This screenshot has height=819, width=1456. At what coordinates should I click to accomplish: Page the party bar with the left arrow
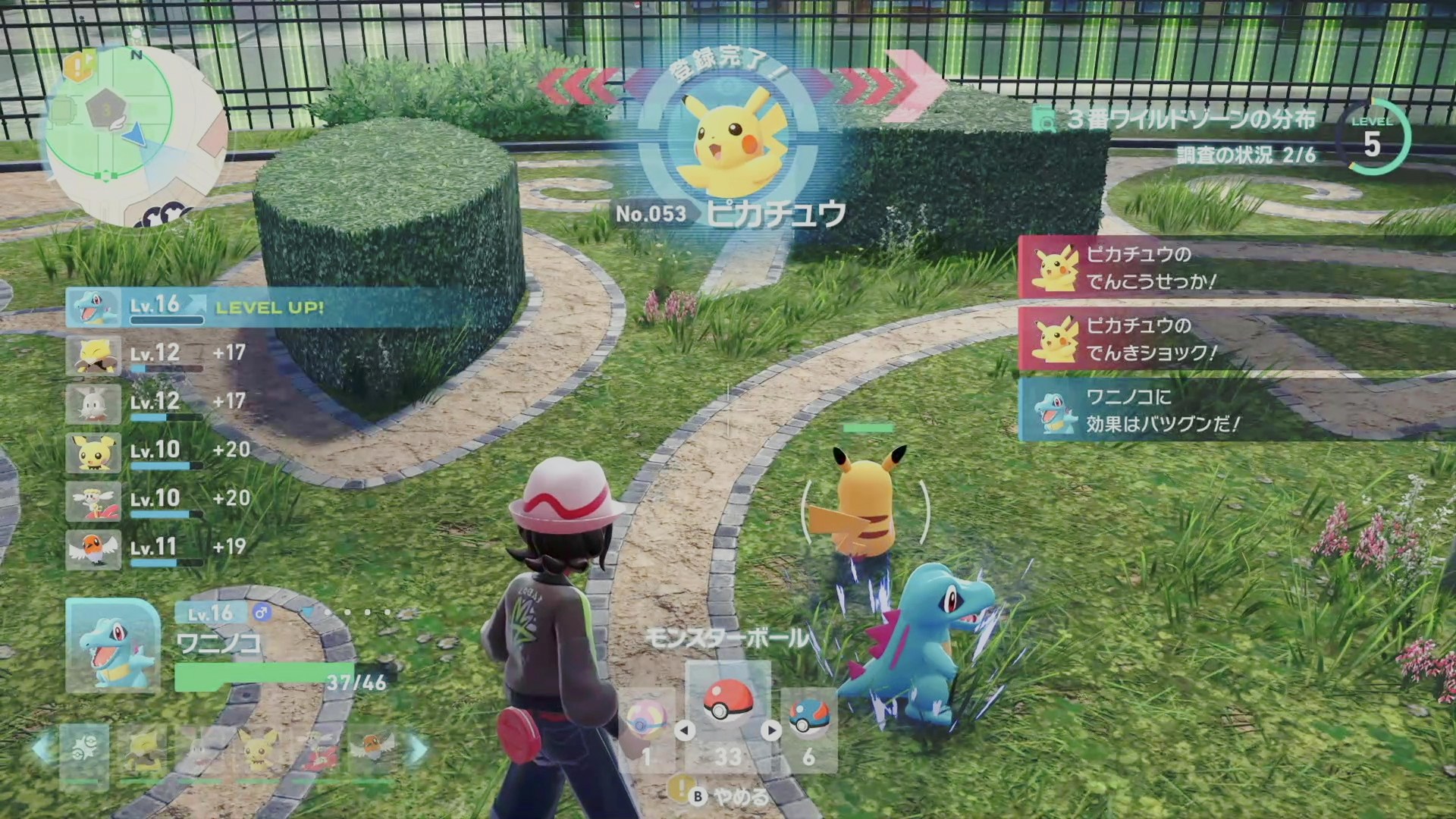point(42,748)
